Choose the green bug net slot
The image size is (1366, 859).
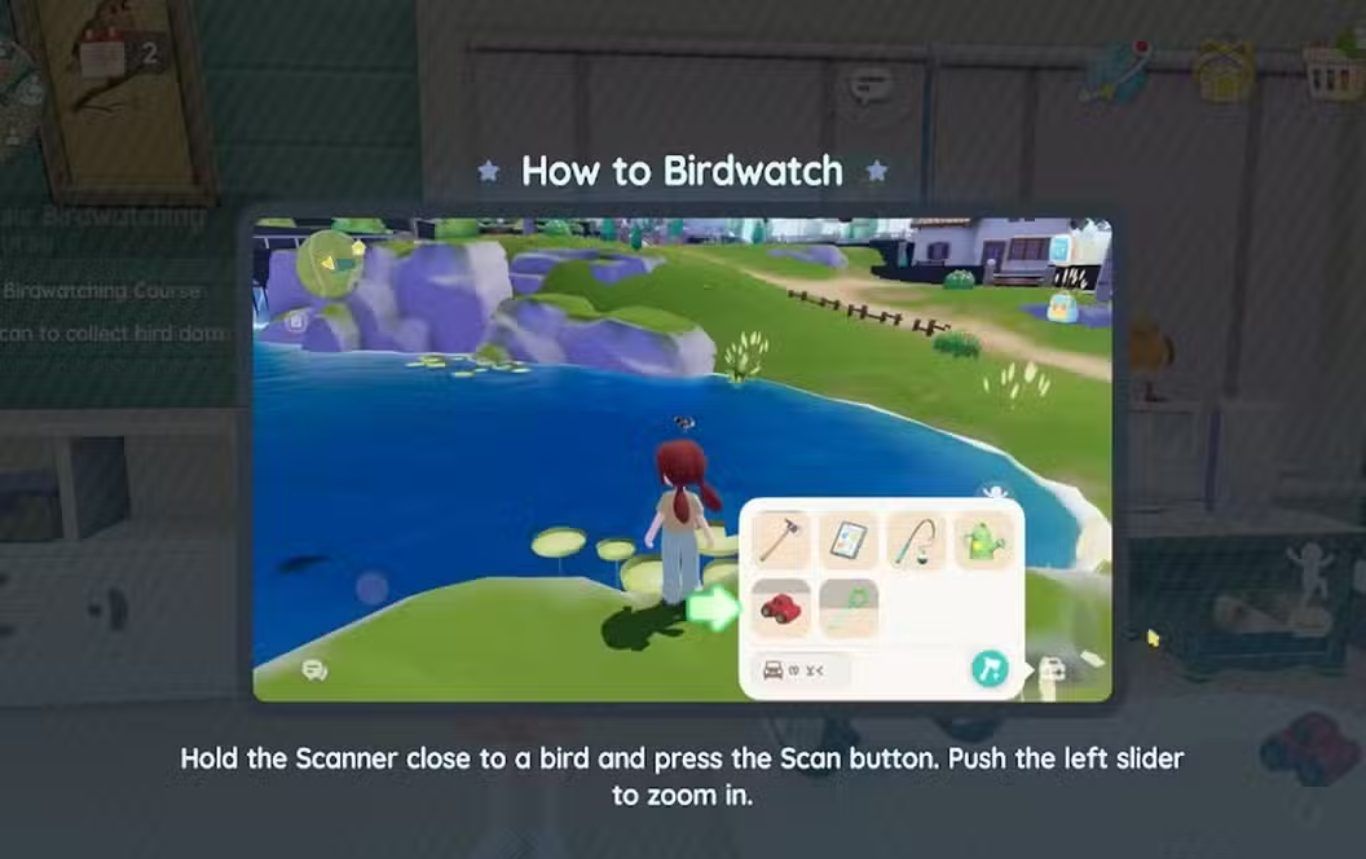click(x=849, y=607)
